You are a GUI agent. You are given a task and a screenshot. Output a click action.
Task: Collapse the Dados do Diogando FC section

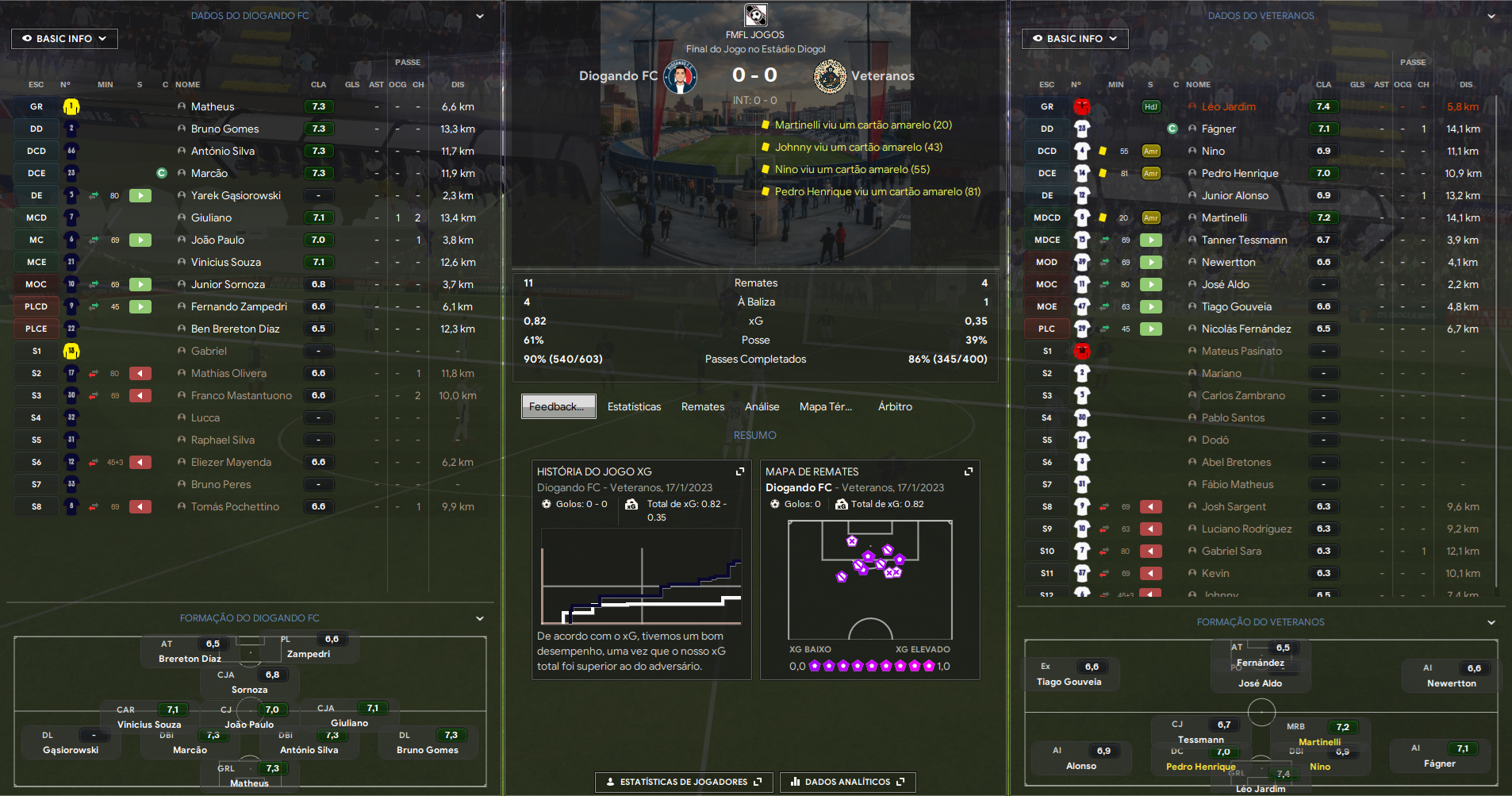[x=480, y=16]
